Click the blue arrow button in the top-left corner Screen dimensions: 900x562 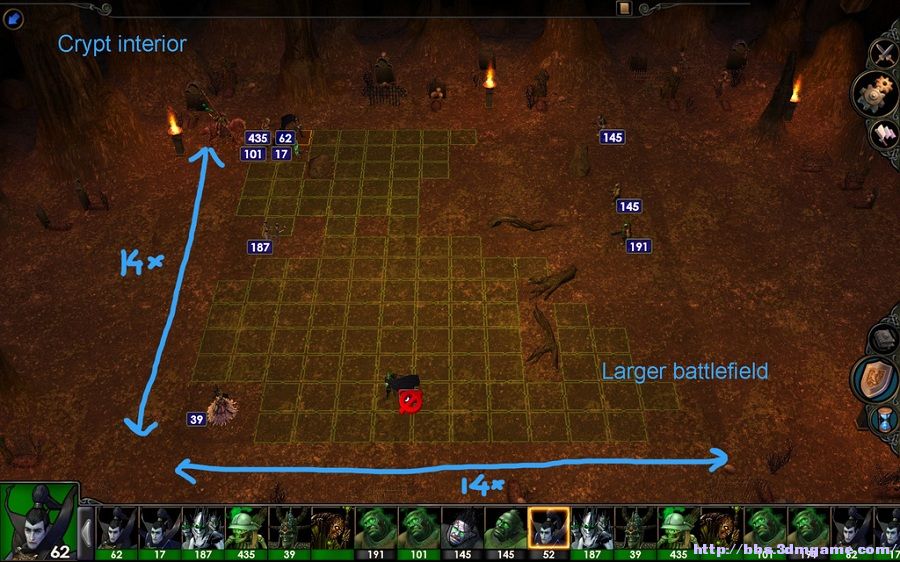(14, 20)
